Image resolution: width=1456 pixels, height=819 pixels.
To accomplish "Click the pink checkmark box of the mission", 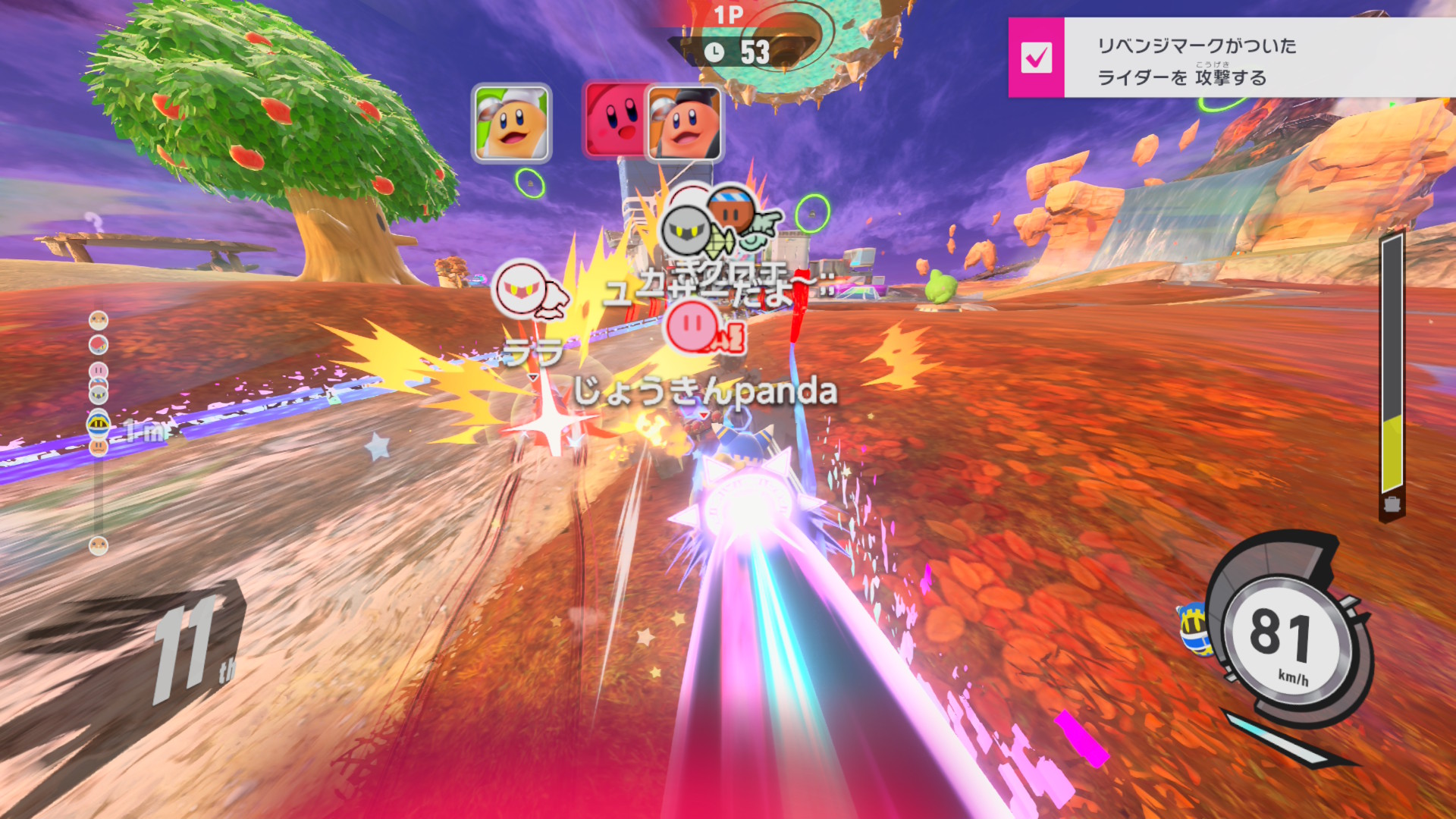I will (x=1036, y=58).
